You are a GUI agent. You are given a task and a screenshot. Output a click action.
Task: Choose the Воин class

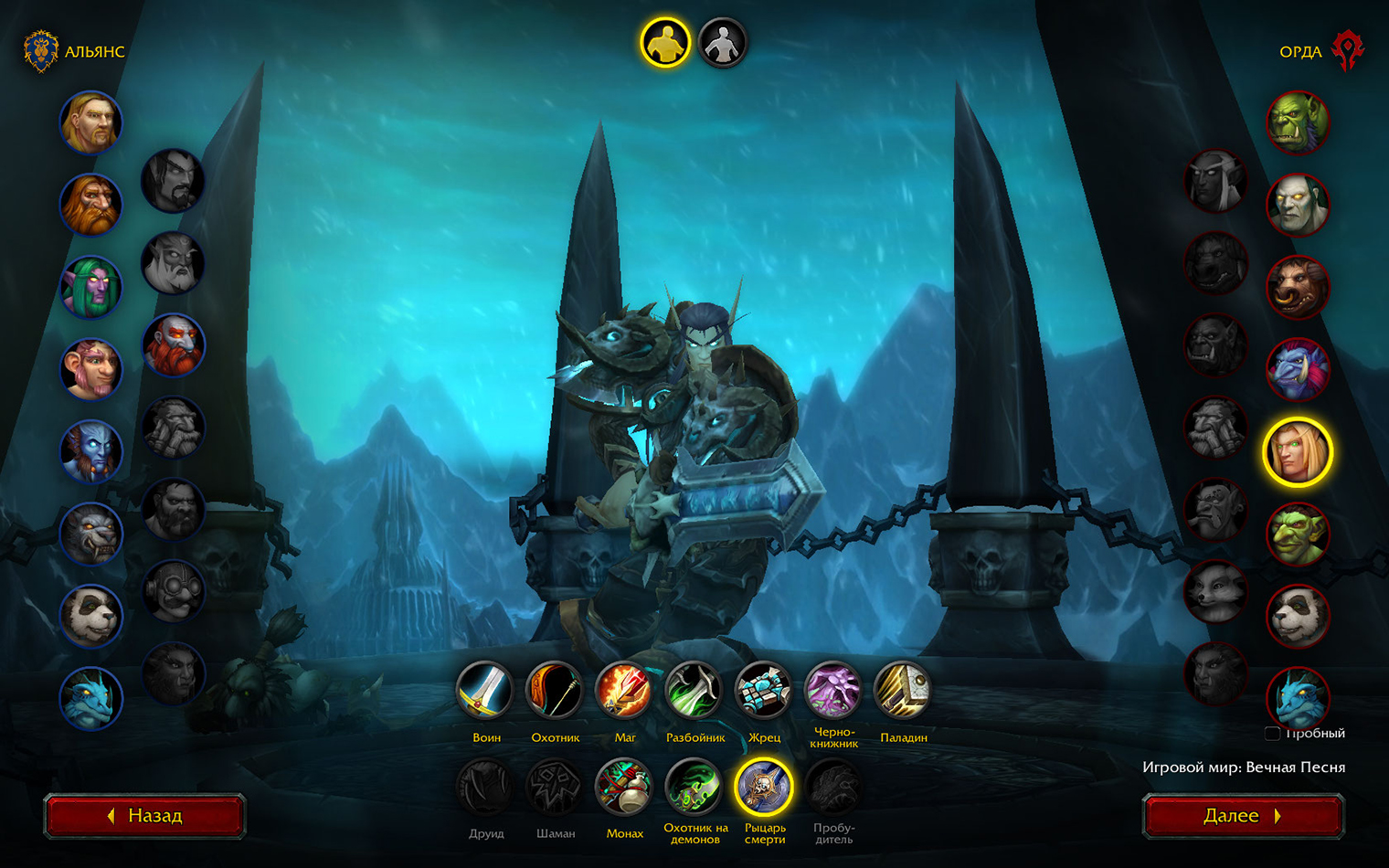[485, 691]
